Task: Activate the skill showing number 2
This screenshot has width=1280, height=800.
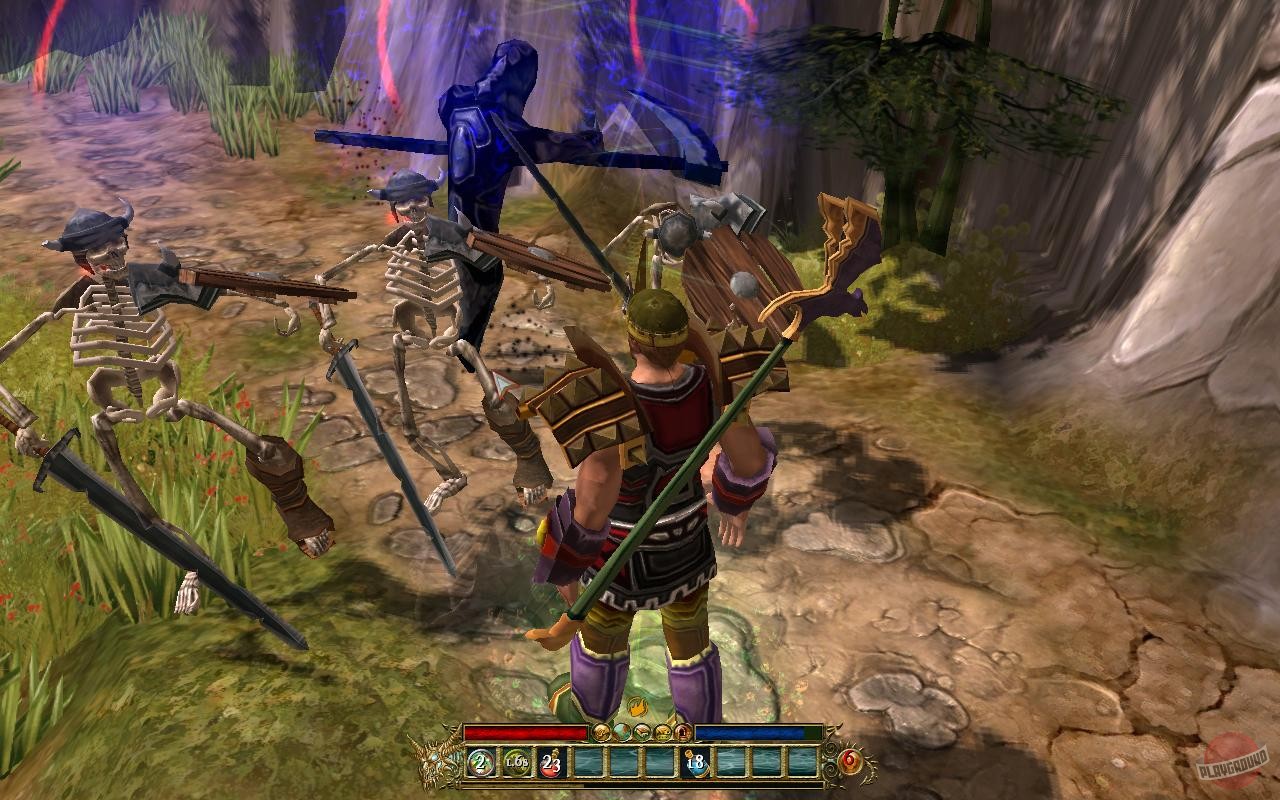Action: pyautogui.click(x=480, y=763)
